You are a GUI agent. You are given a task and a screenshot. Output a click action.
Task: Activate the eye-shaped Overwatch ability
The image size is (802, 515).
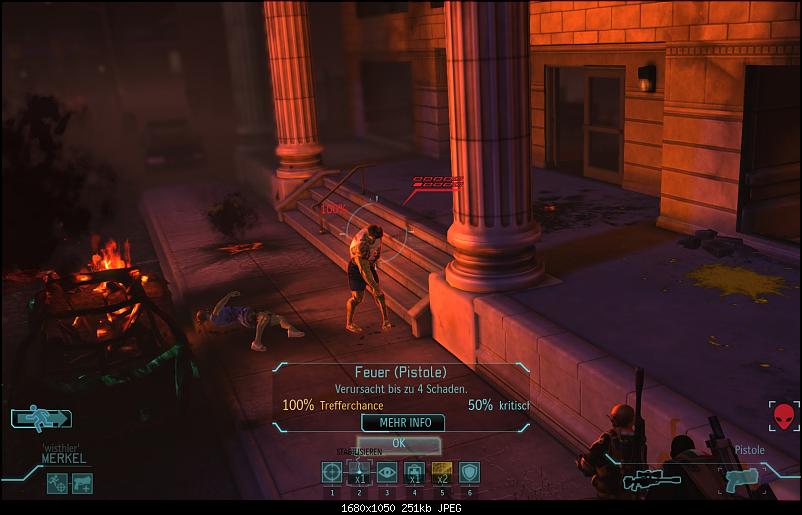click(x=387, y=472)
